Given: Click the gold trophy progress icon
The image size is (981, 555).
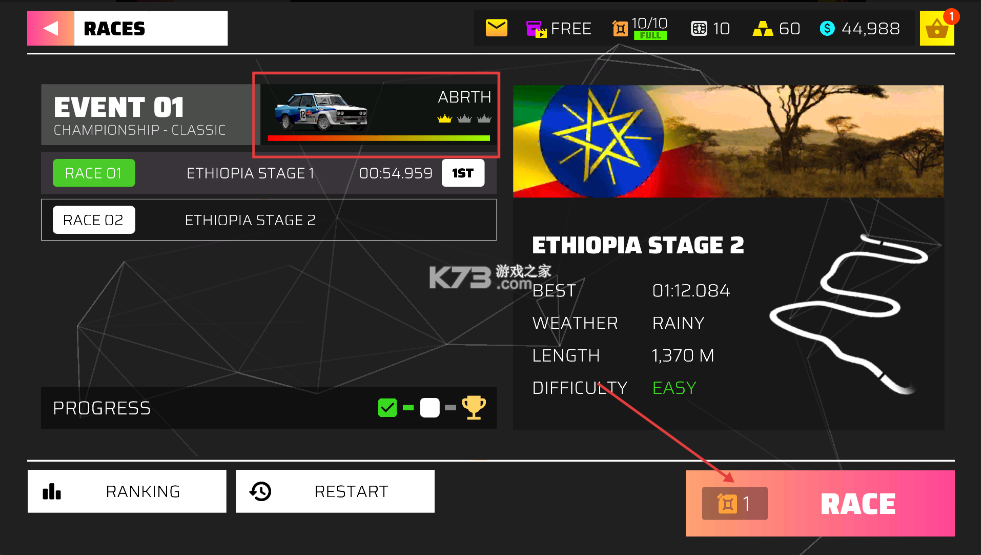Looking at the screenshot, I should coord(473,408).
